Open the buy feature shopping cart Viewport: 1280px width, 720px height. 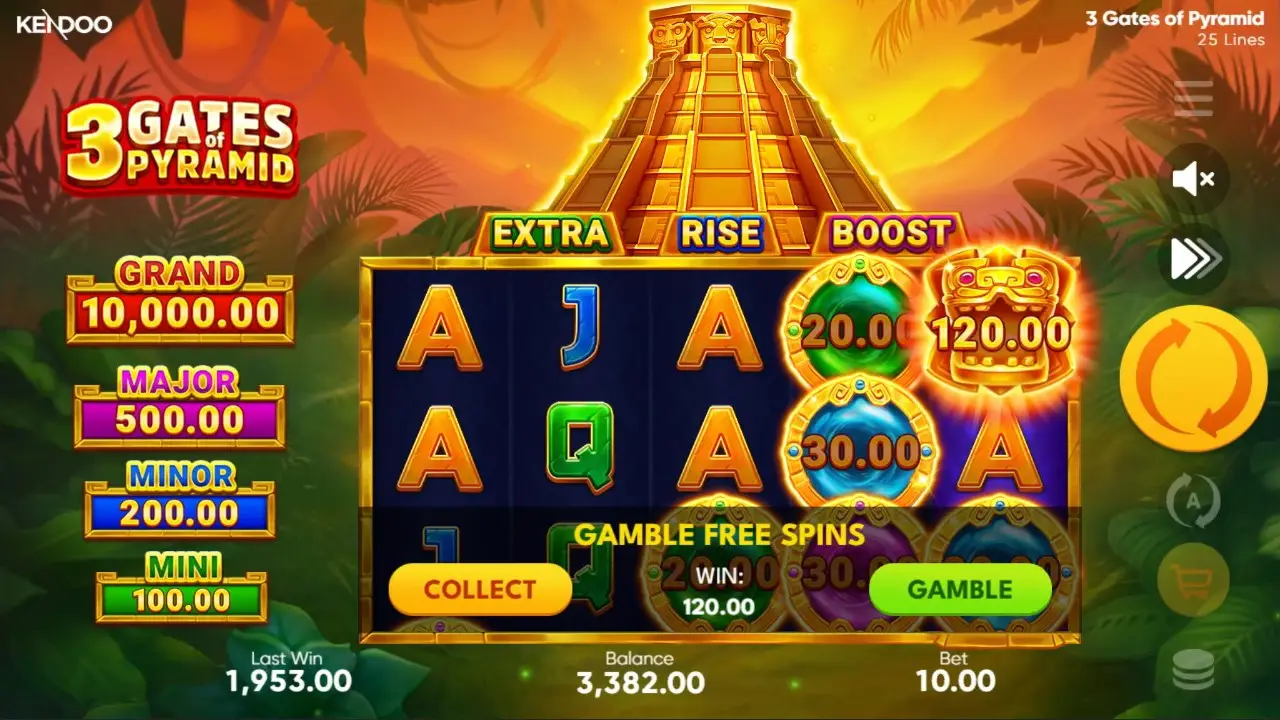[1193, 580]
